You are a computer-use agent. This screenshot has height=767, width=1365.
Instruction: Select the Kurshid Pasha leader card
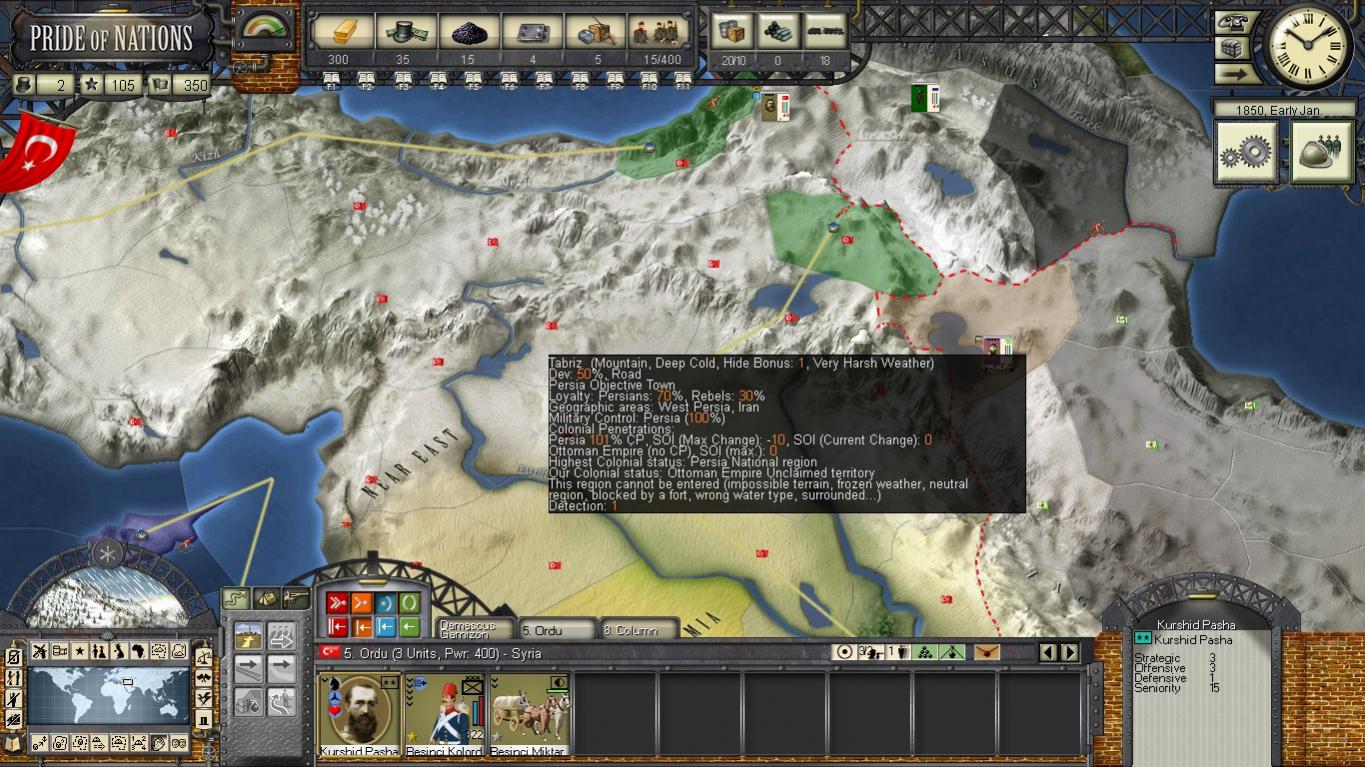click(x=359, y=714)
